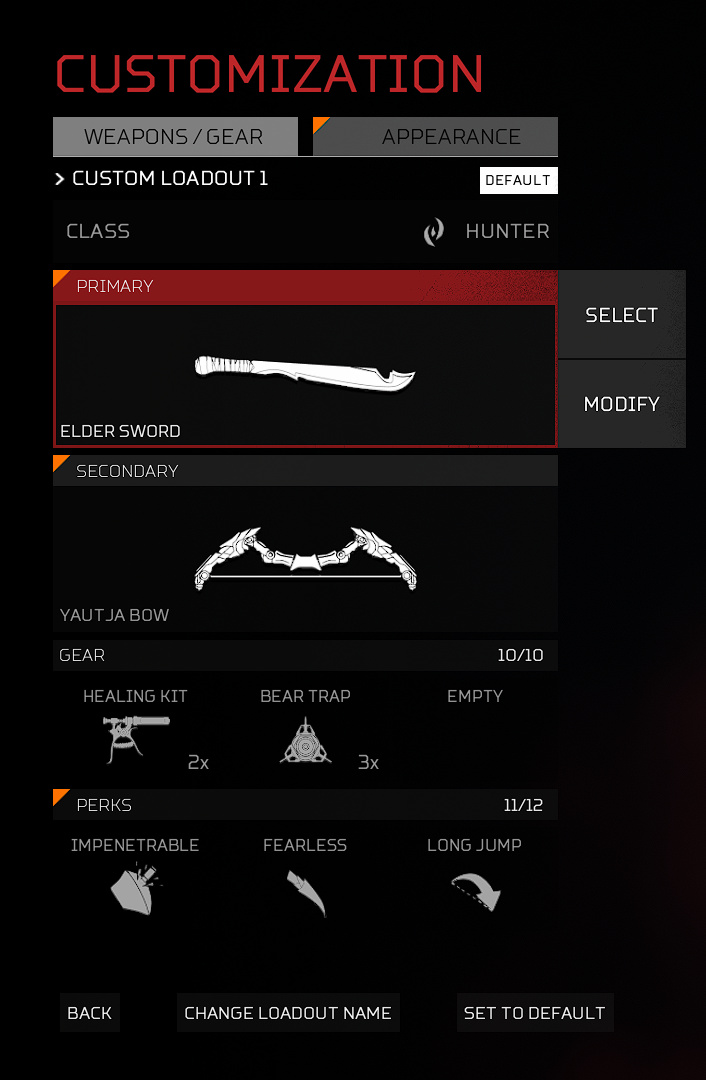This screenshot has height=1080, width=706.
Task: Pick the Bear Trap gear slot
Action: pos(305,732)
